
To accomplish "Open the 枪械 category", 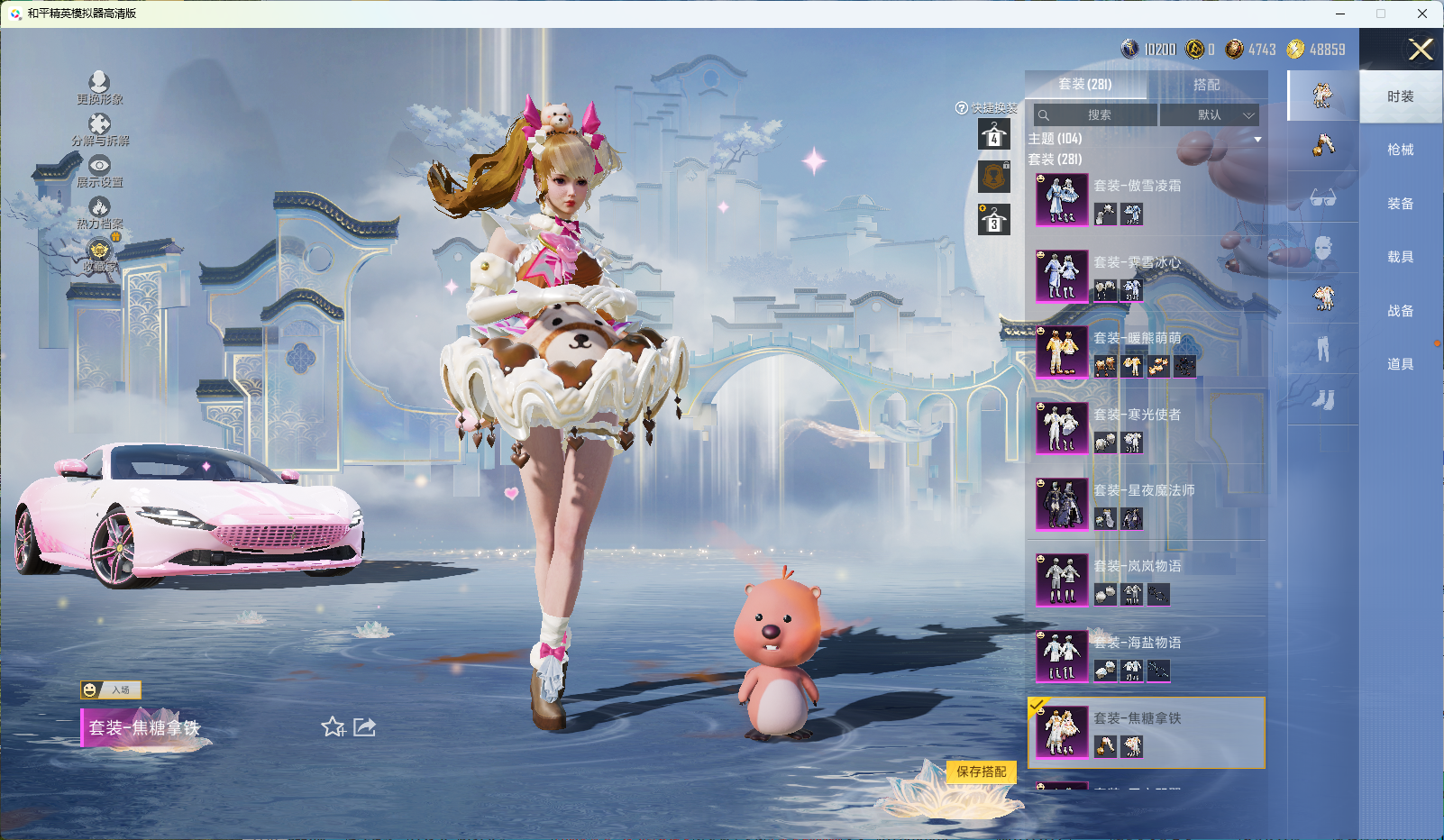I will point(1400,150).
